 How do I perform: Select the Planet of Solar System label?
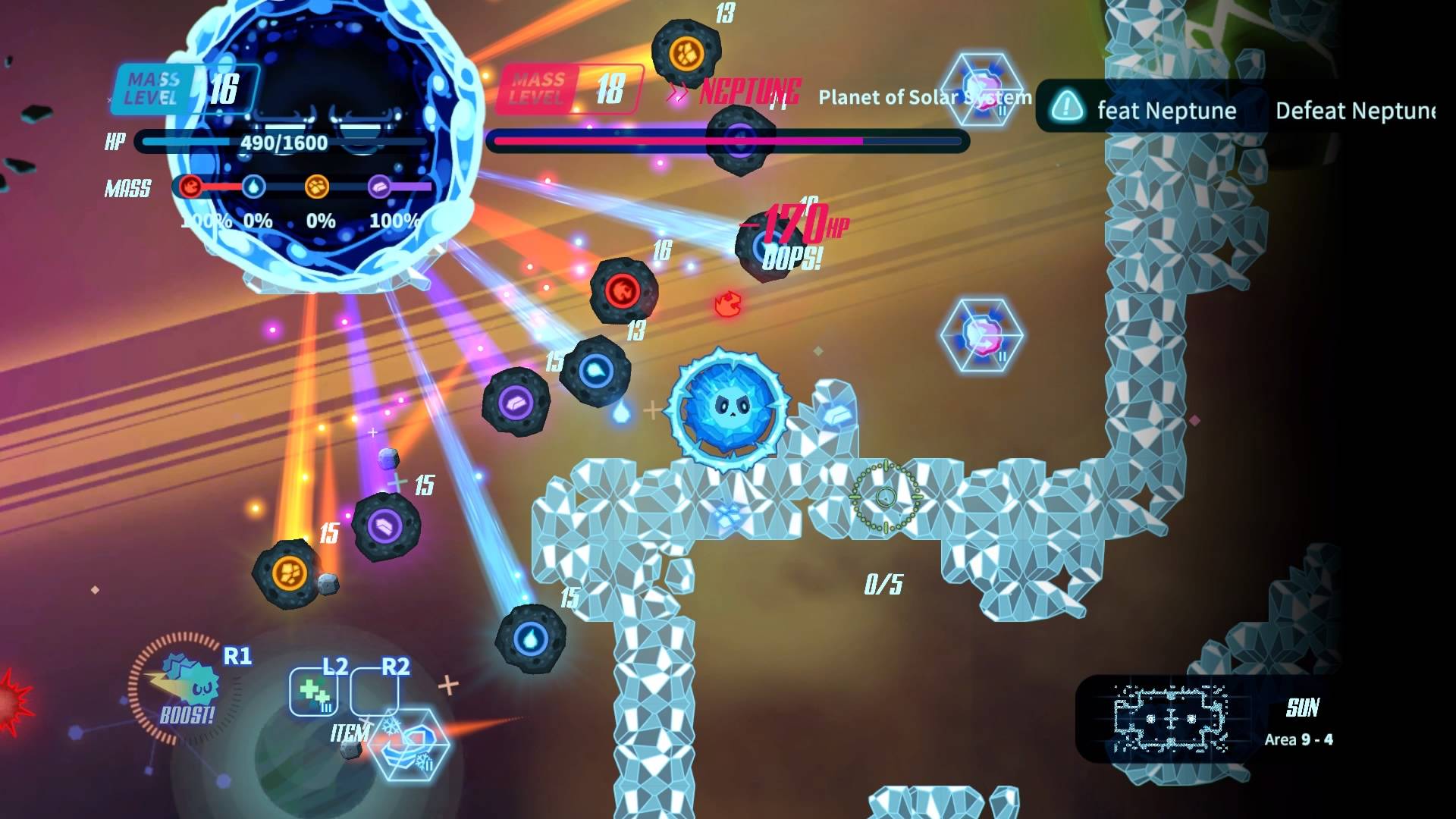pyautogui.click(x=925, y=97)
